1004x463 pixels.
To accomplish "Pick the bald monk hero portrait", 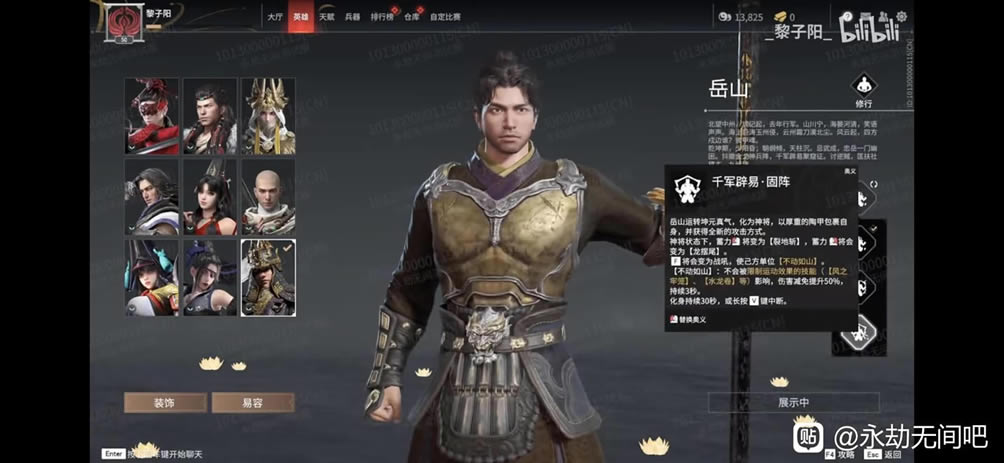I will coord(268,196).
